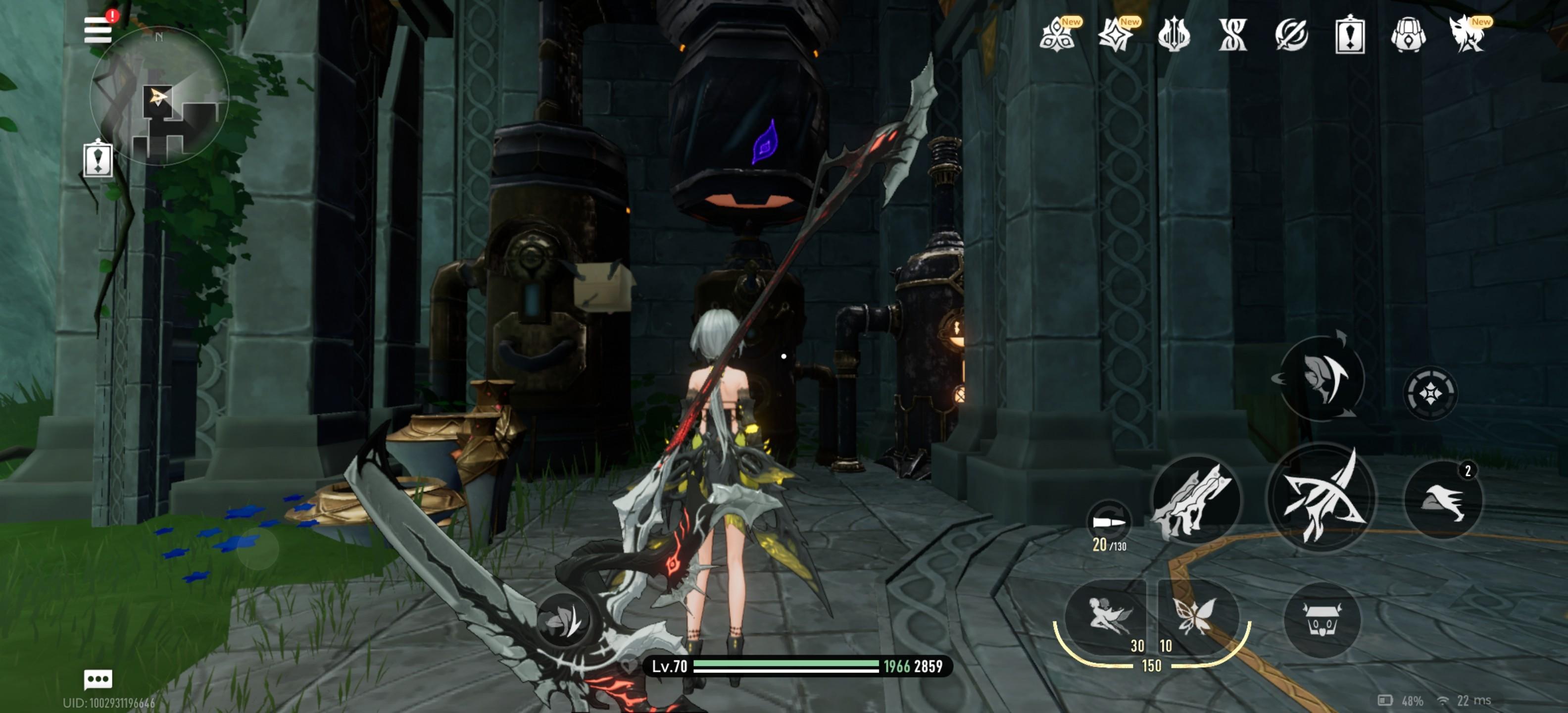Open the backpack inventory icon

coord(1408,35)
